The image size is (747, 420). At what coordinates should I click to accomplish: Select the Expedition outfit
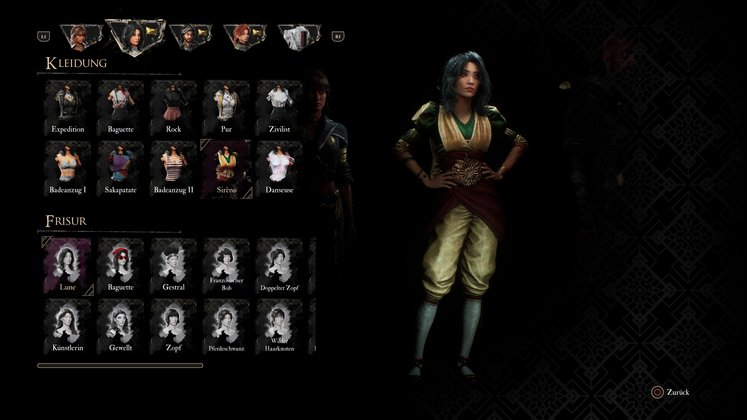pyautogui.click(x=68, y=107)
